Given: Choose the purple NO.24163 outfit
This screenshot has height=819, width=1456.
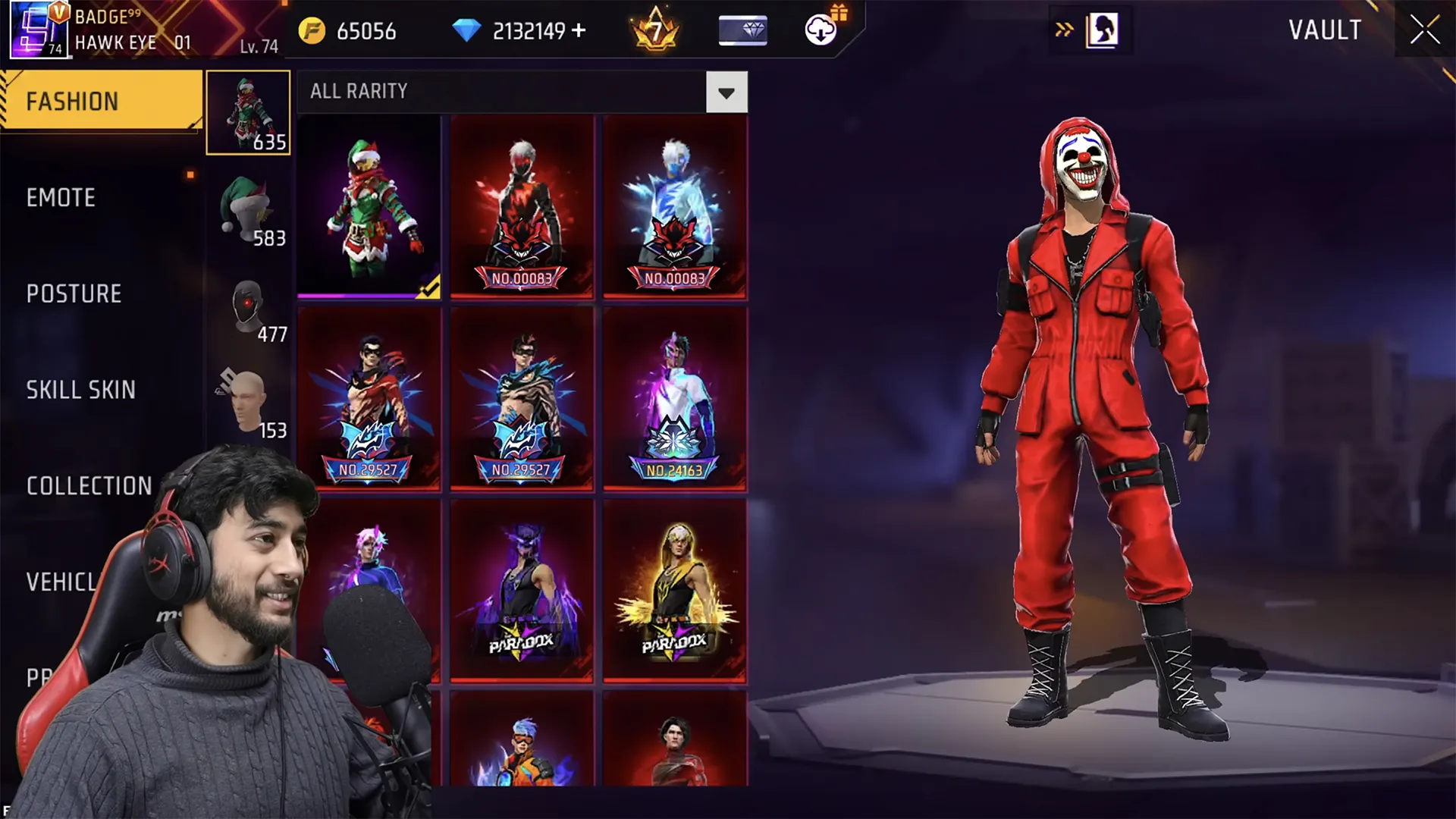Looking at the screenshot, I should tap(675, 399).
